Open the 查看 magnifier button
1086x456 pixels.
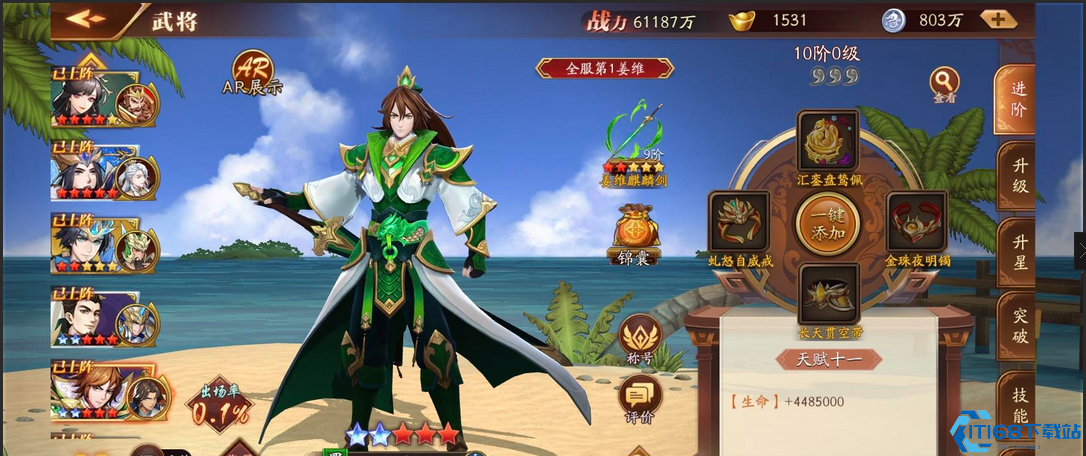944,82
